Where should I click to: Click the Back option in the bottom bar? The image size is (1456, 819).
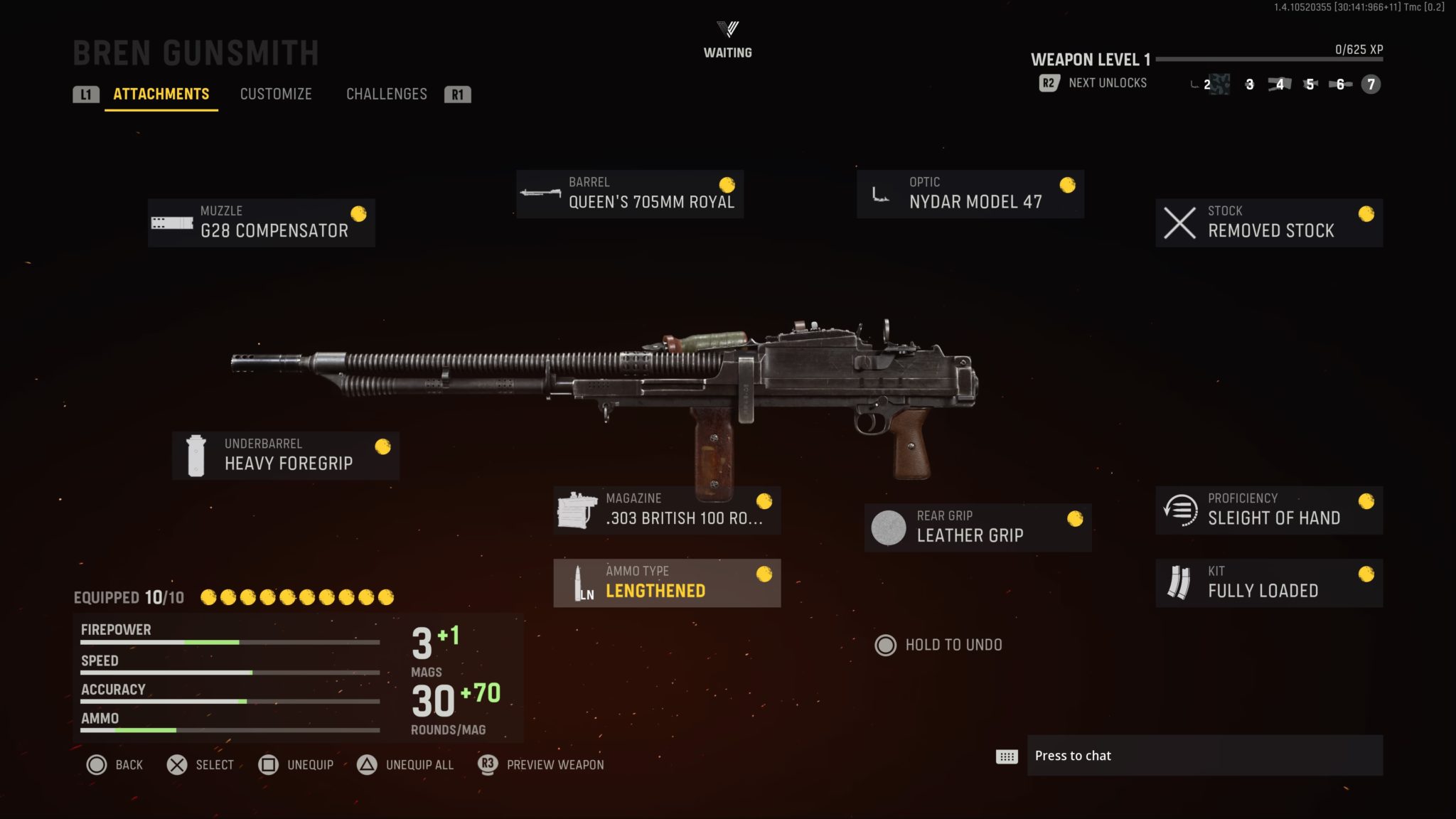click(128, 765)
